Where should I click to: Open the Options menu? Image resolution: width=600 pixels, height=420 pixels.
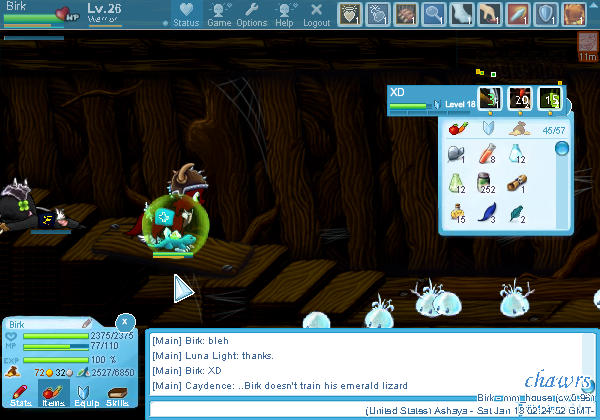click(x=252, y=14)
